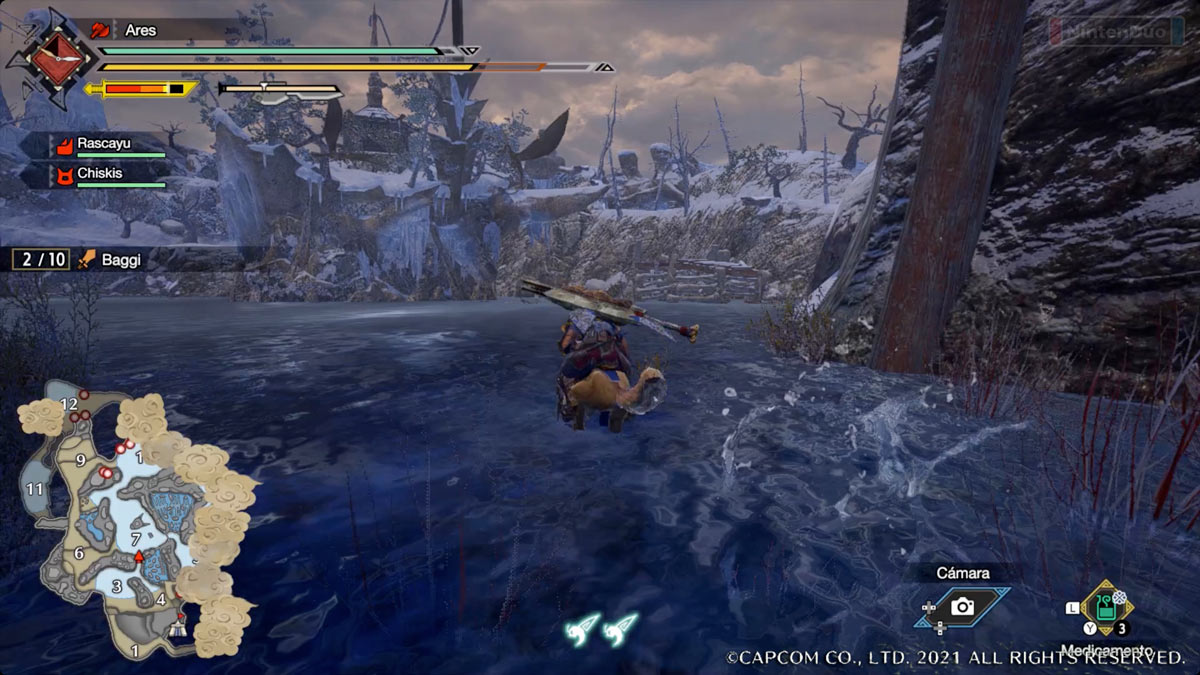Choose area 3 on the minimap
The image size is (1200, 675).
pos(117,587)
